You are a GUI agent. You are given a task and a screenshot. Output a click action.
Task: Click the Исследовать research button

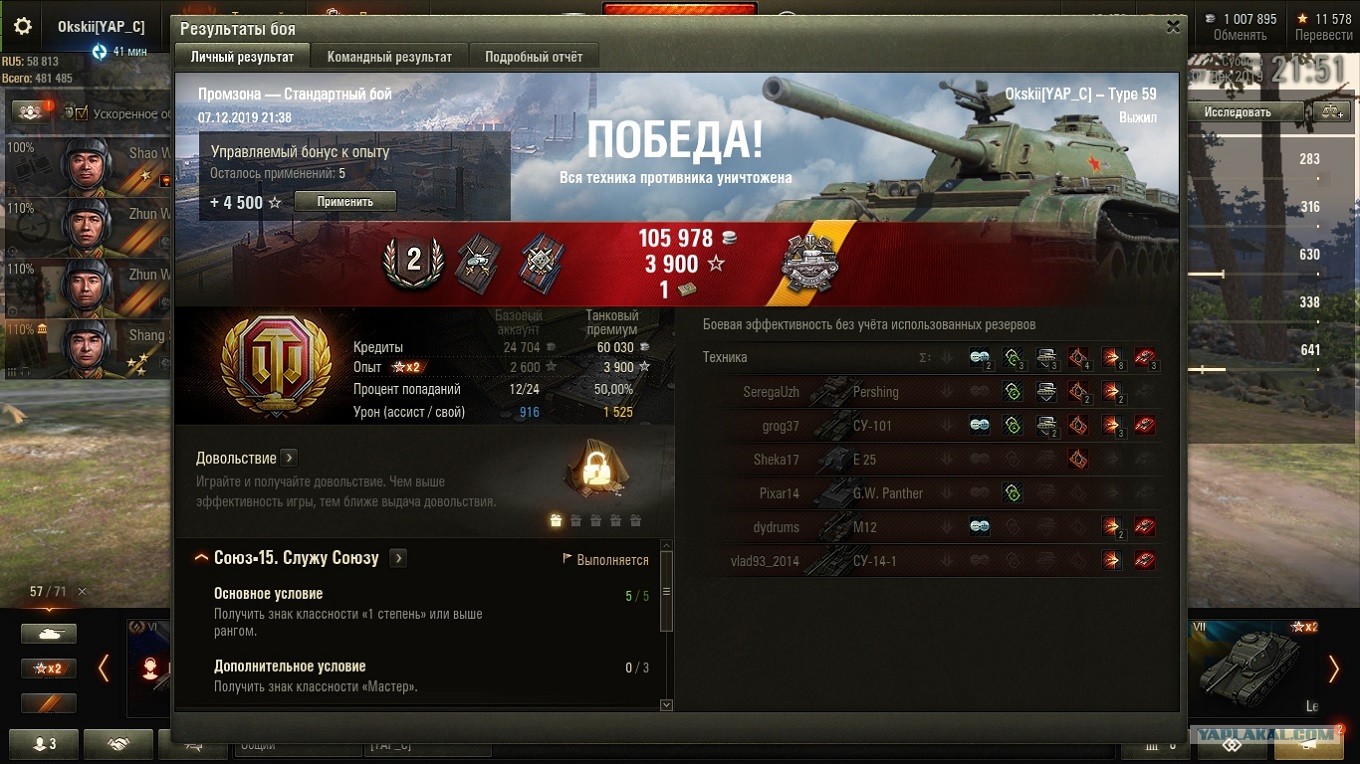click(1237, 112)
